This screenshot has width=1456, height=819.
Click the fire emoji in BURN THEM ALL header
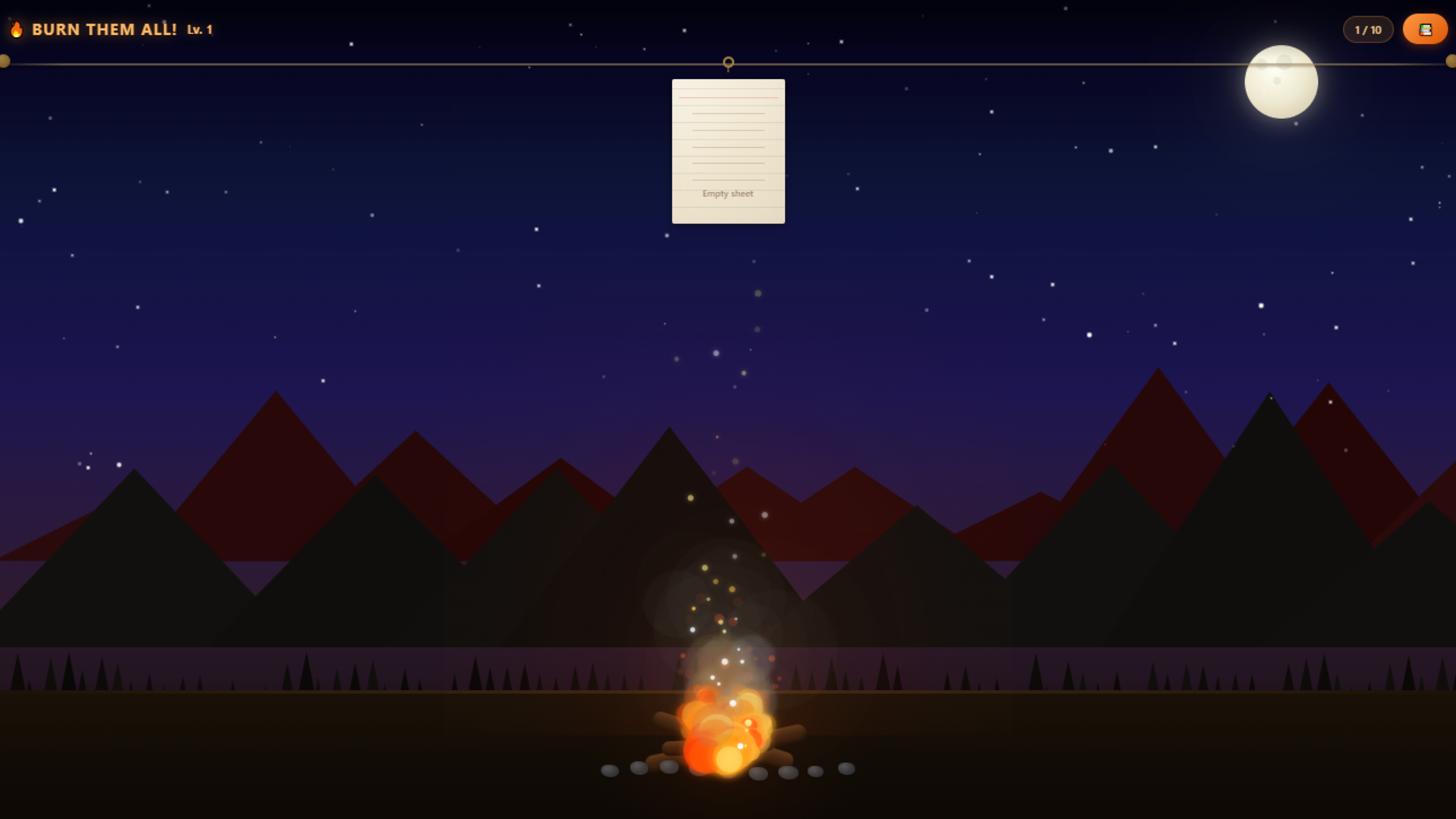click(17, 29)
